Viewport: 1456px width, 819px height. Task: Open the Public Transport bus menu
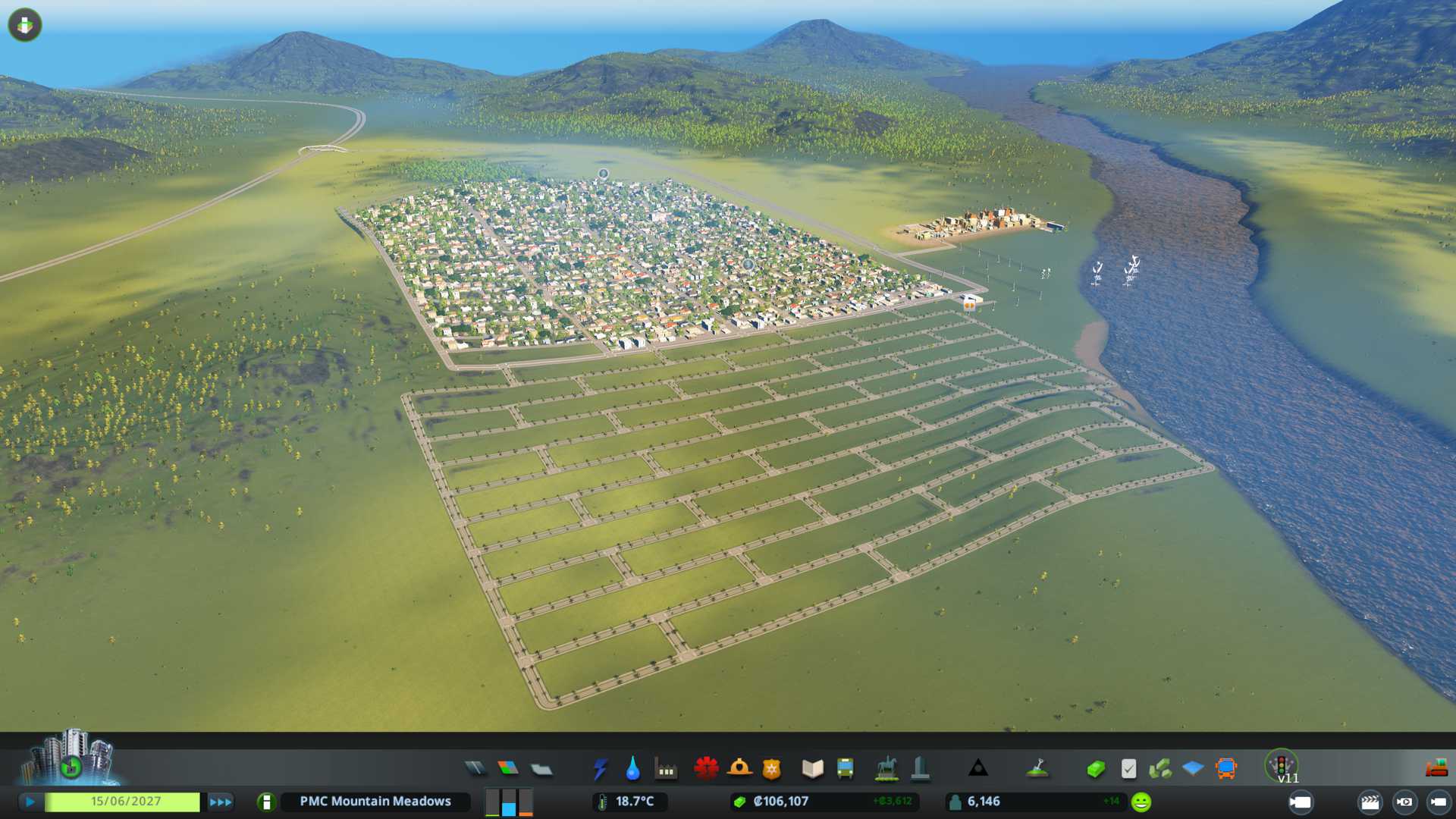coord(845,769)
